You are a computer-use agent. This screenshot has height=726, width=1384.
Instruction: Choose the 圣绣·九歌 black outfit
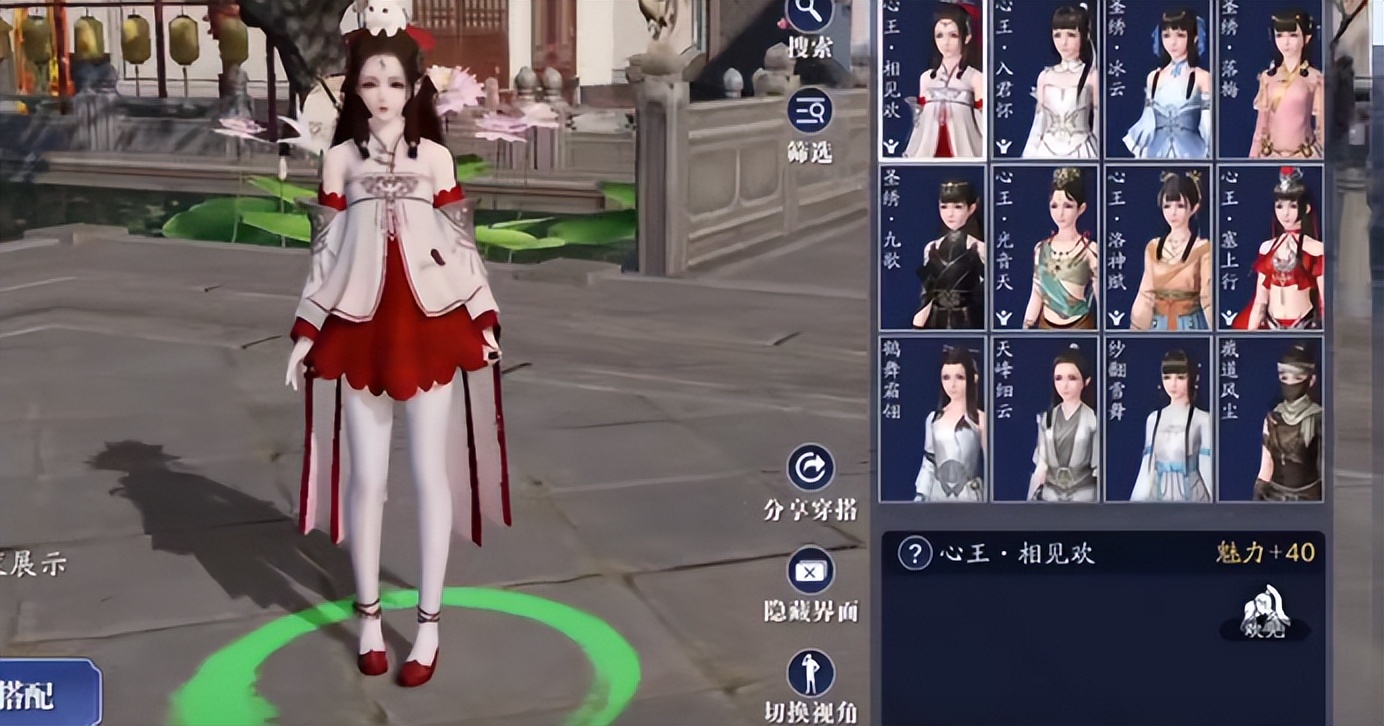[932, 248]
